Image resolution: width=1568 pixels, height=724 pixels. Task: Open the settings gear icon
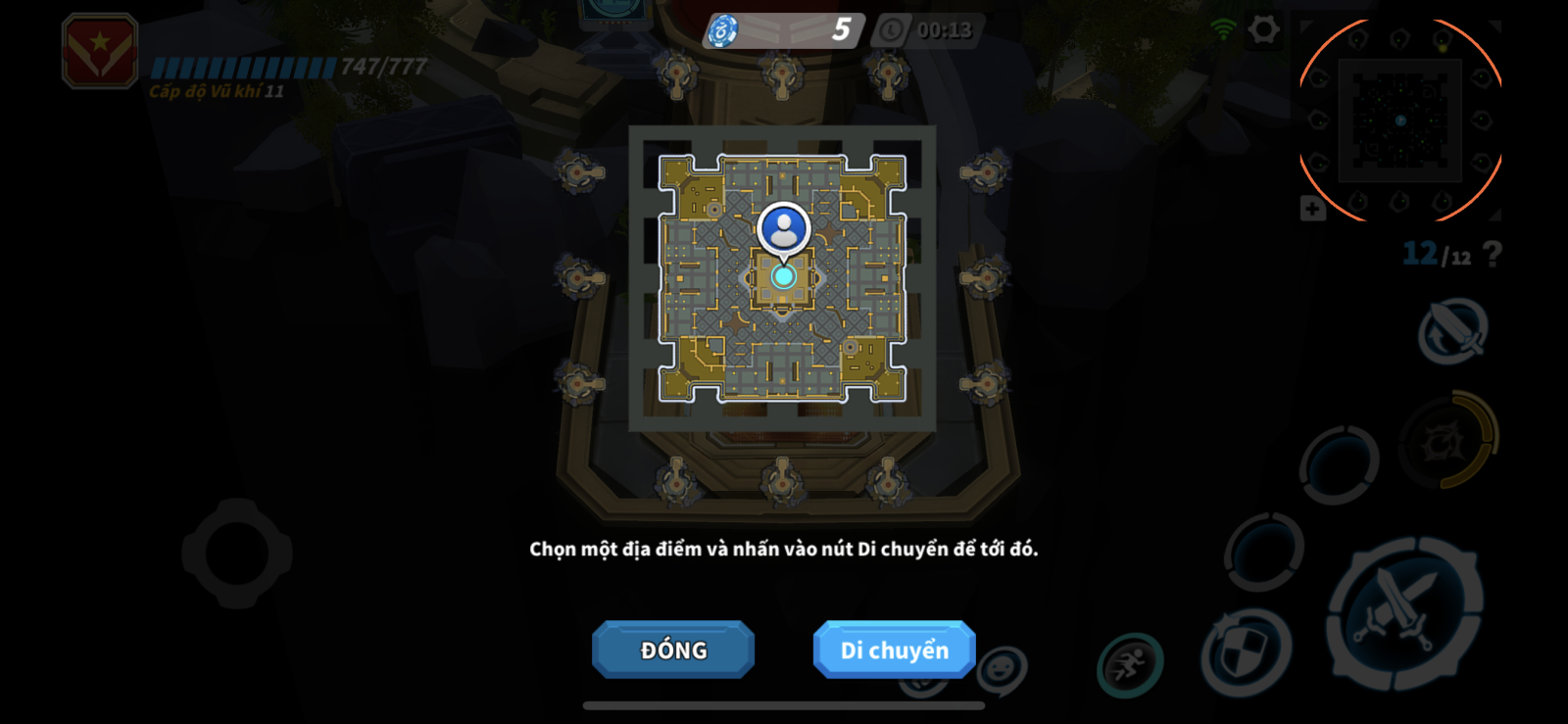point(1263,30)
